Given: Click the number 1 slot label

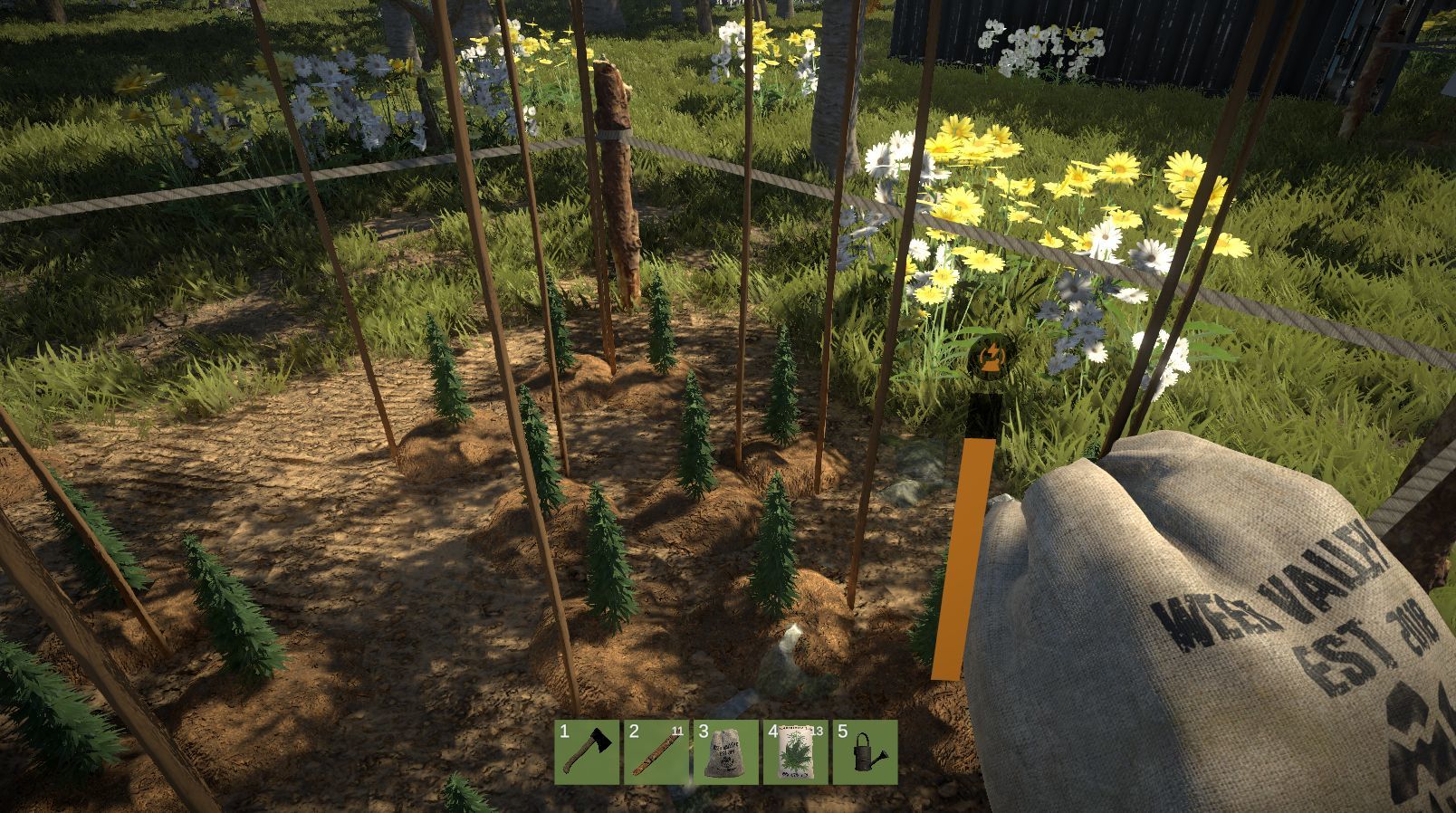Looking at the screenshot, I should 564,732.
